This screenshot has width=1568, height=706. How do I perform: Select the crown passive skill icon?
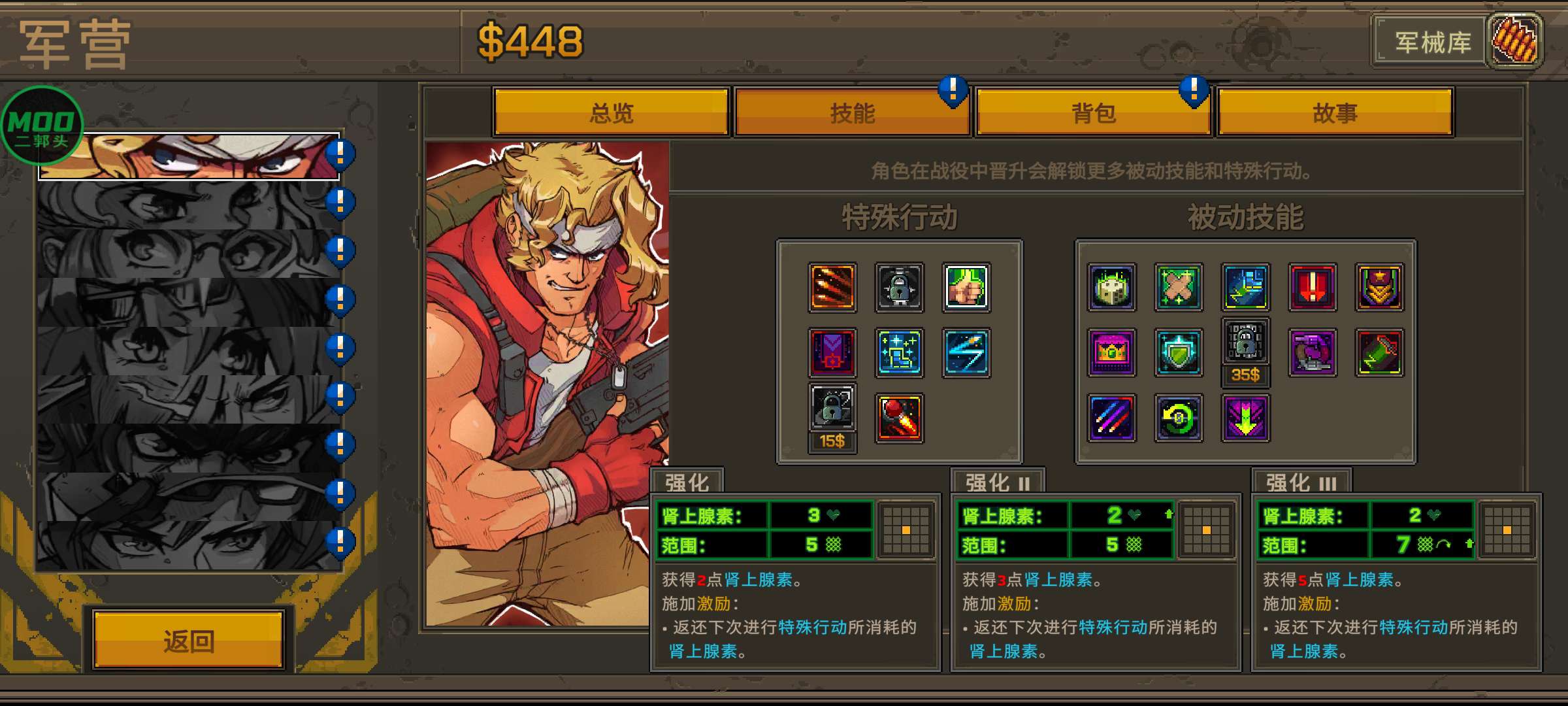pos(1111,353)
